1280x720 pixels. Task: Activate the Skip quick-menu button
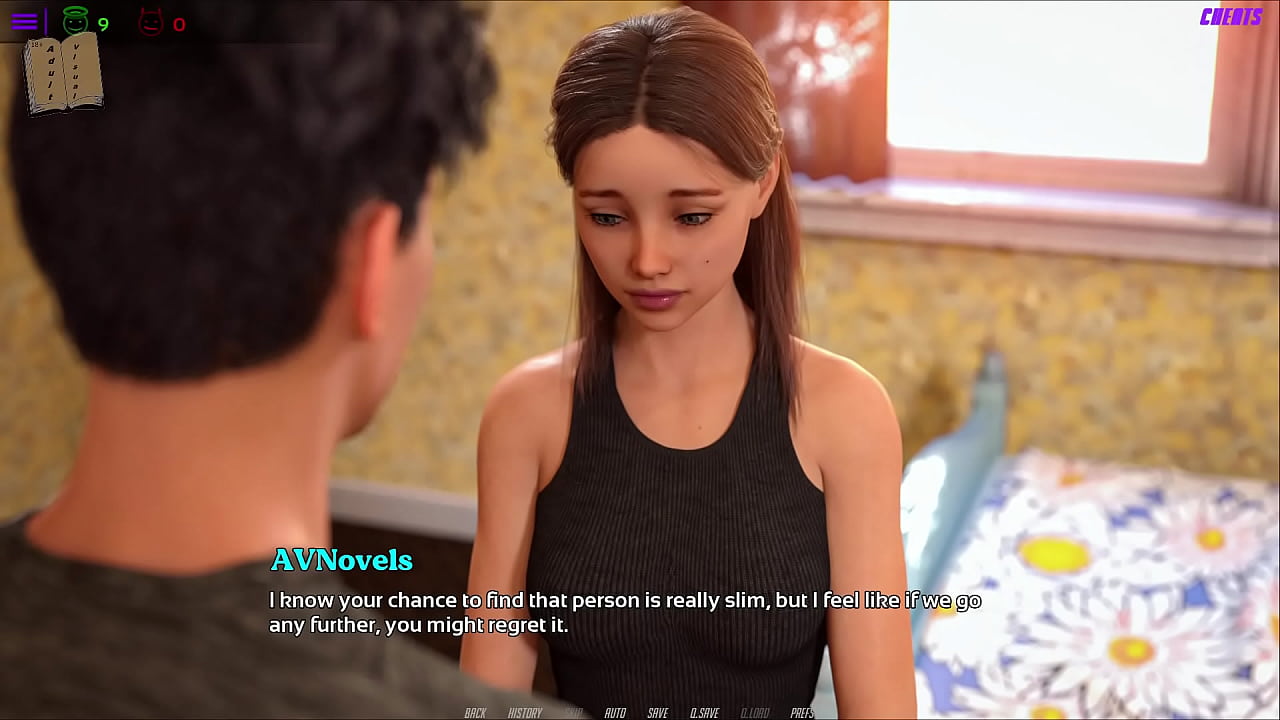point(573,712)
